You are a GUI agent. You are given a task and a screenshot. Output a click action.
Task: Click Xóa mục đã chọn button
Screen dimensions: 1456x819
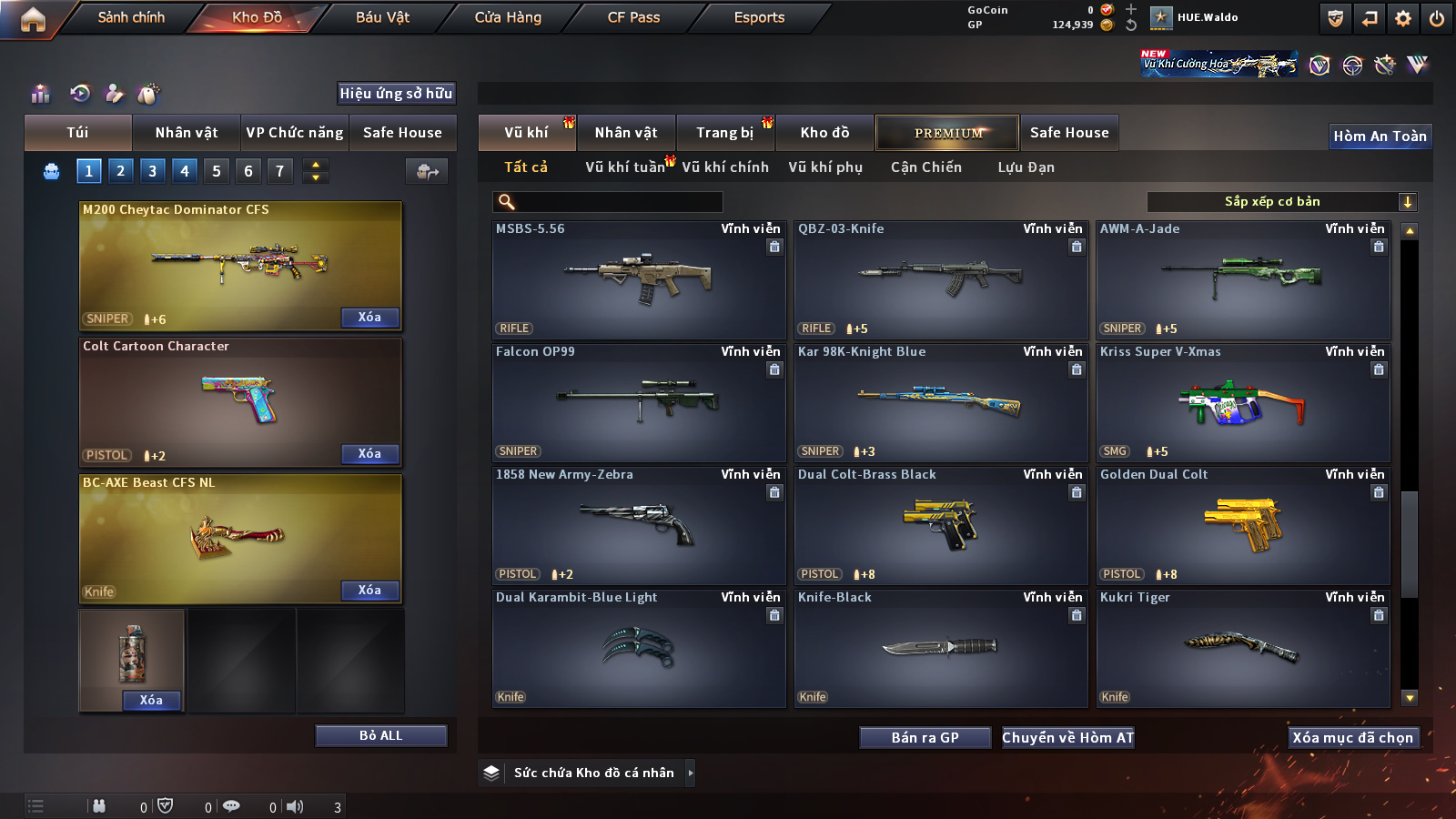1352,738
